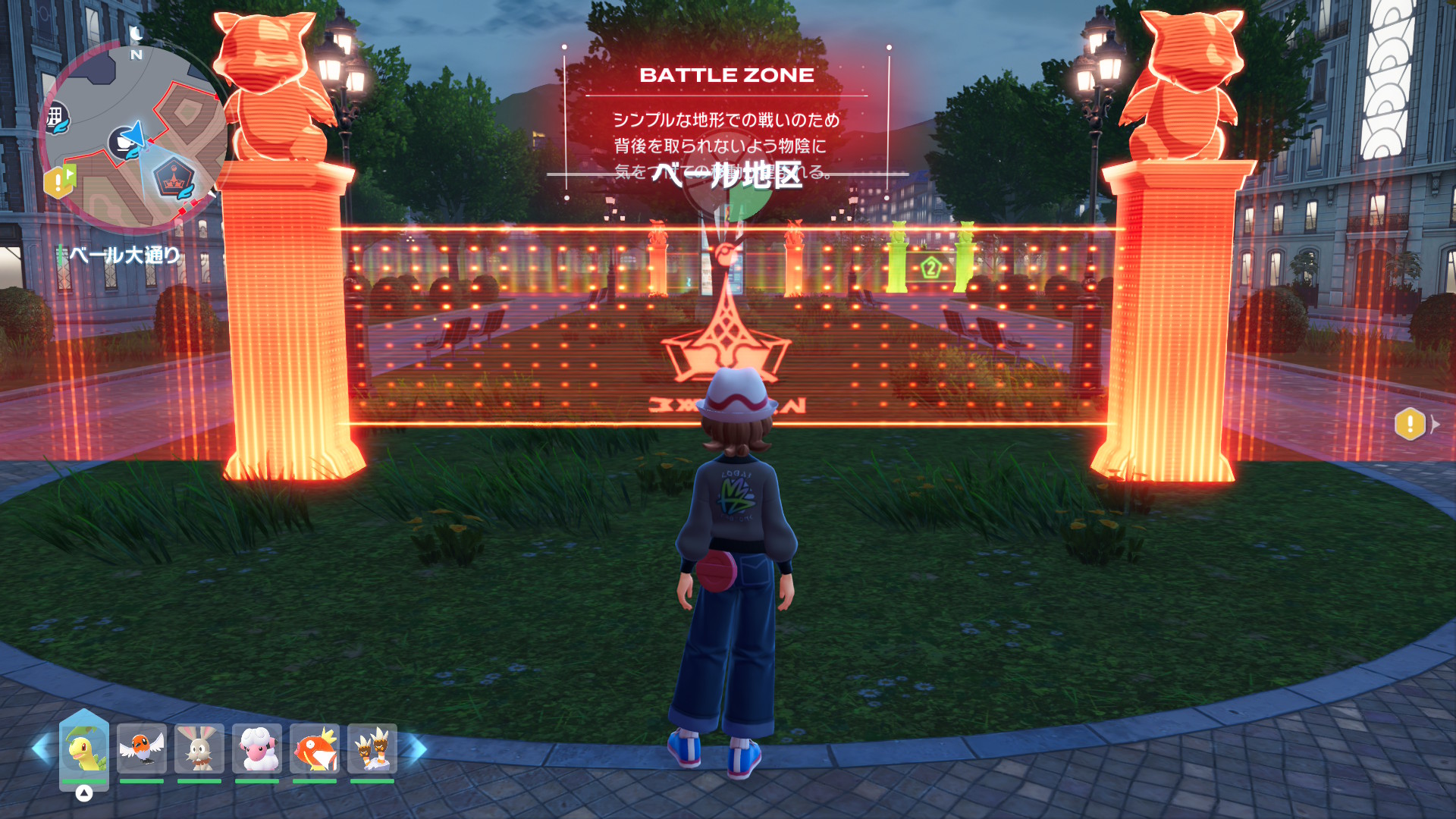Image resolution: width=1456 pixels, height=819 pixels.
Task: Choose Fletchling from the party slots
Action: click(x=142, y=749)
